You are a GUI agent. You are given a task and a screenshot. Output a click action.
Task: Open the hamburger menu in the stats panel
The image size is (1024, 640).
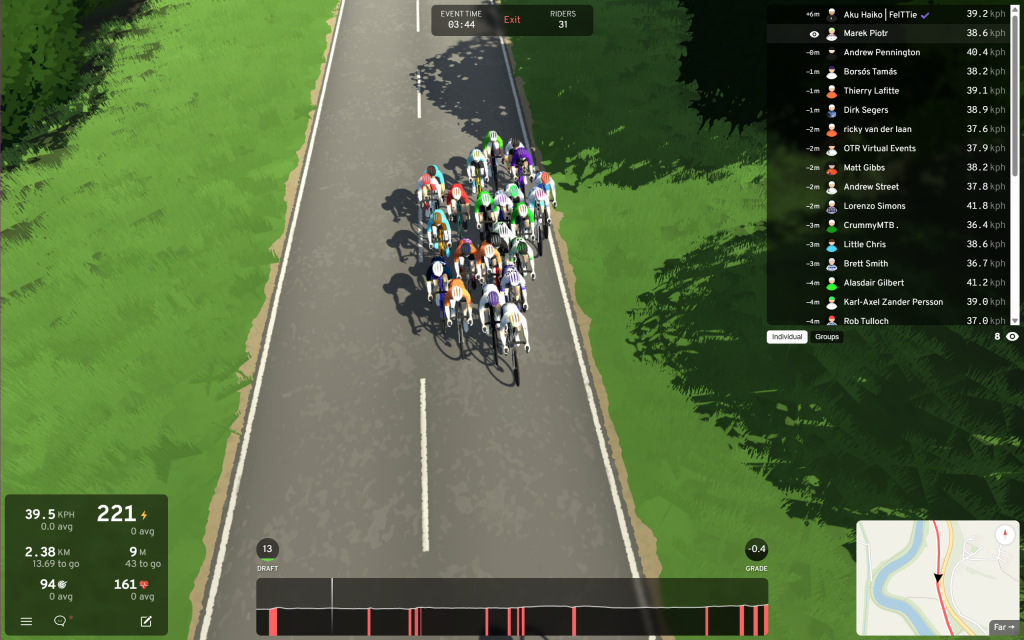26,621
